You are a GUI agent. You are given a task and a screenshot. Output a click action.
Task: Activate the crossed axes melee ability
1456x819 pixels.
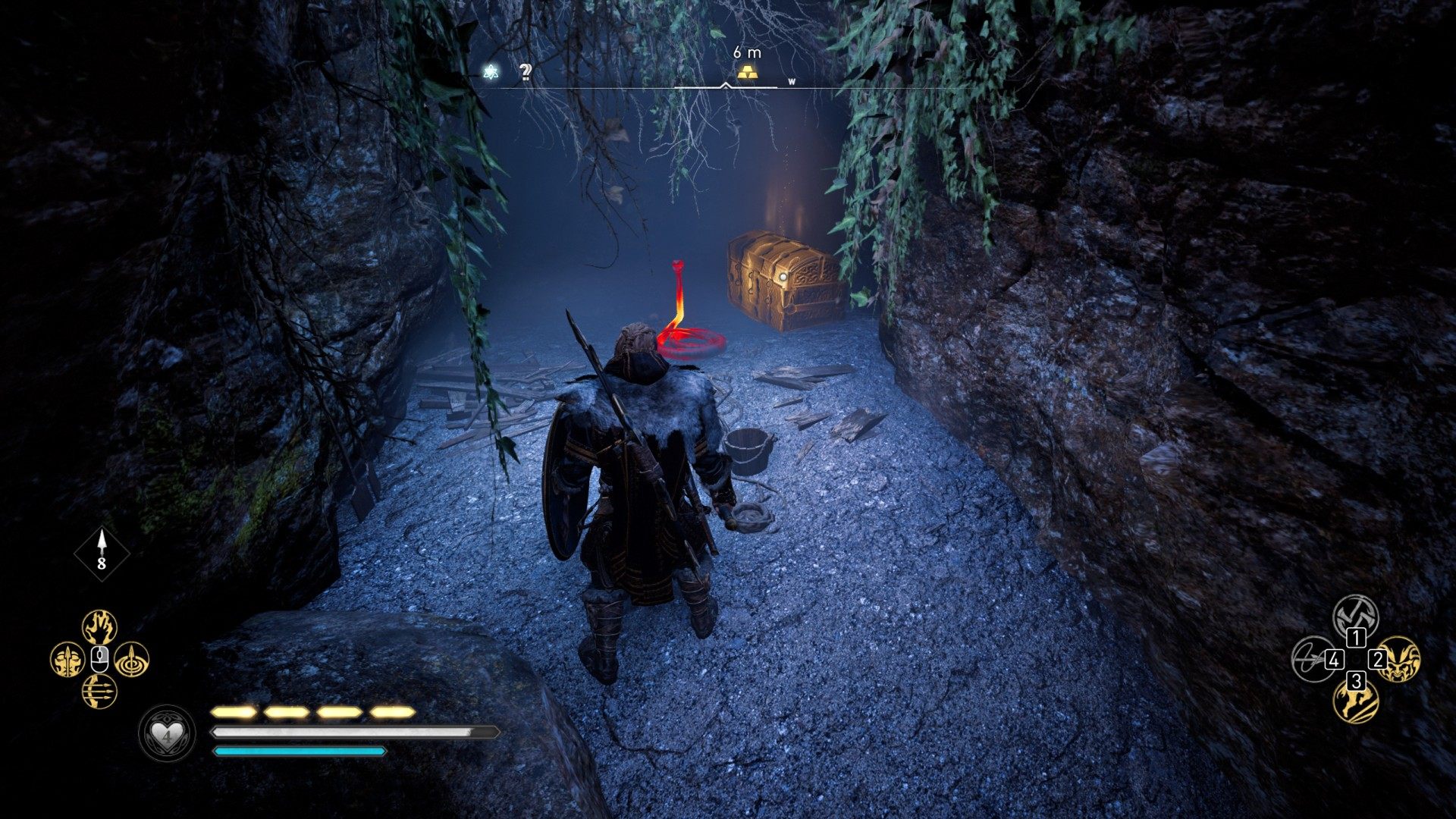pyautogui.click(x=1355, y=616)
